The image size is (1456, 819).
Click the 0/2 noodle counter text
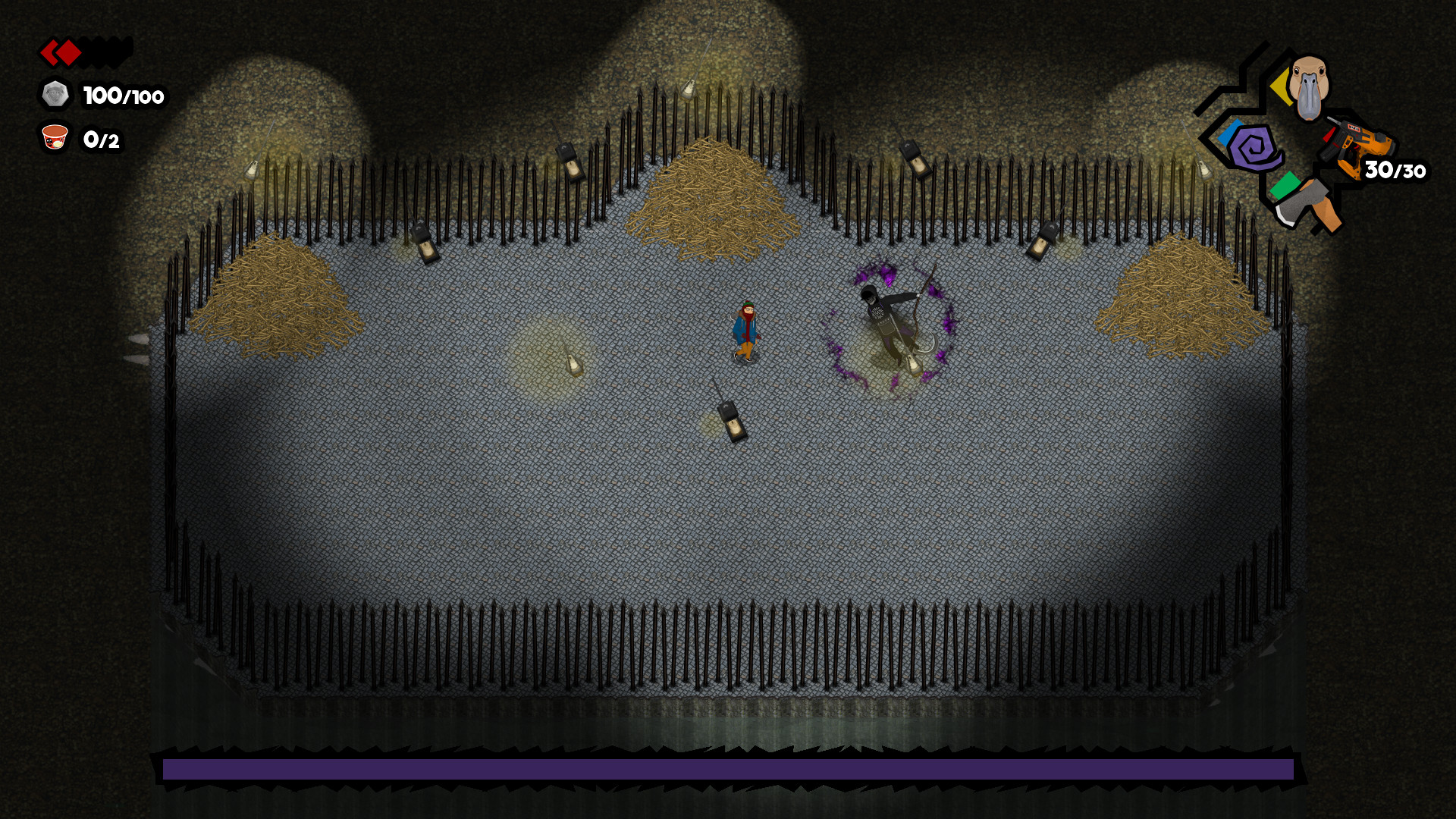coord(102,140)
